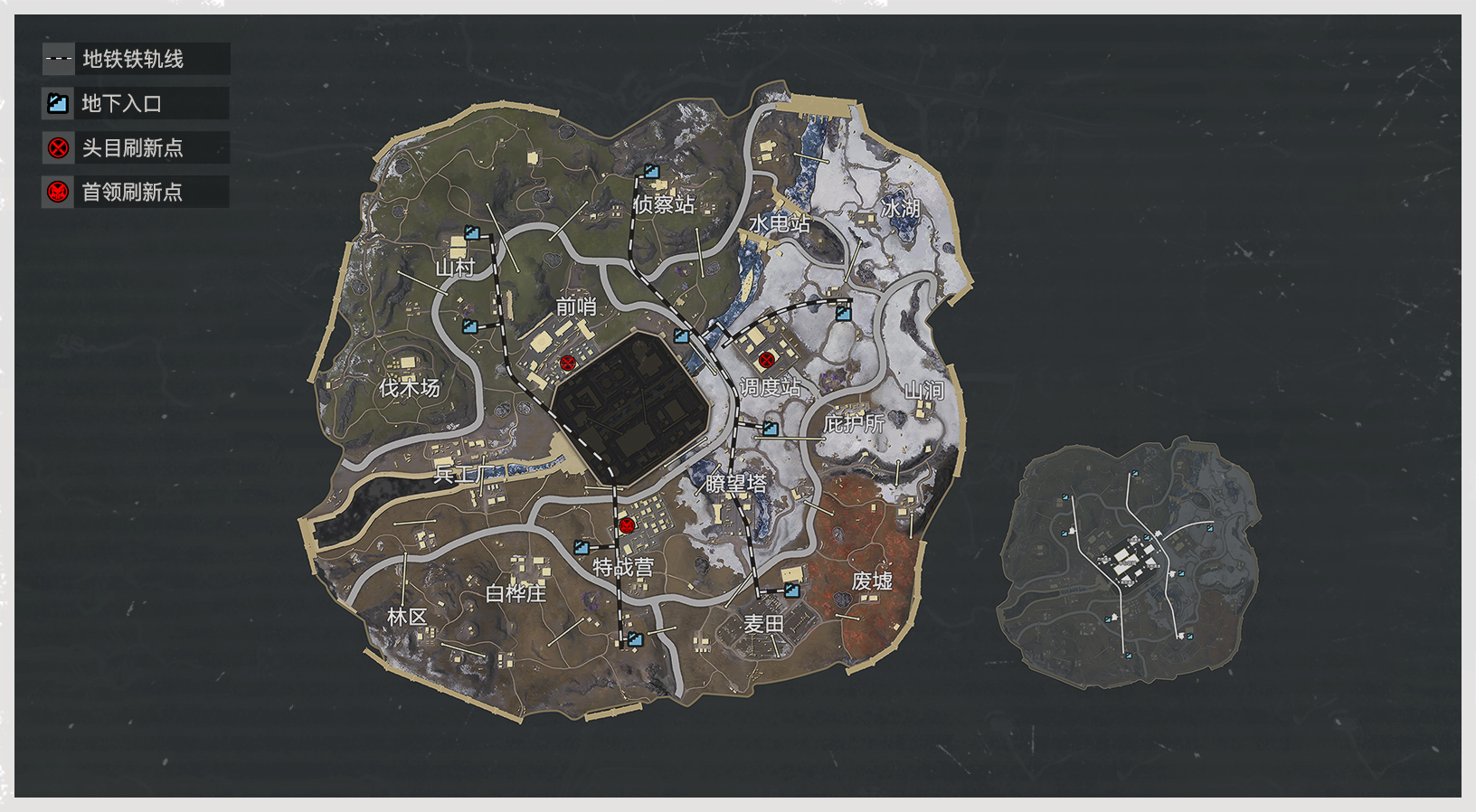Choose the 林区 location label

[x=406, y=617]
